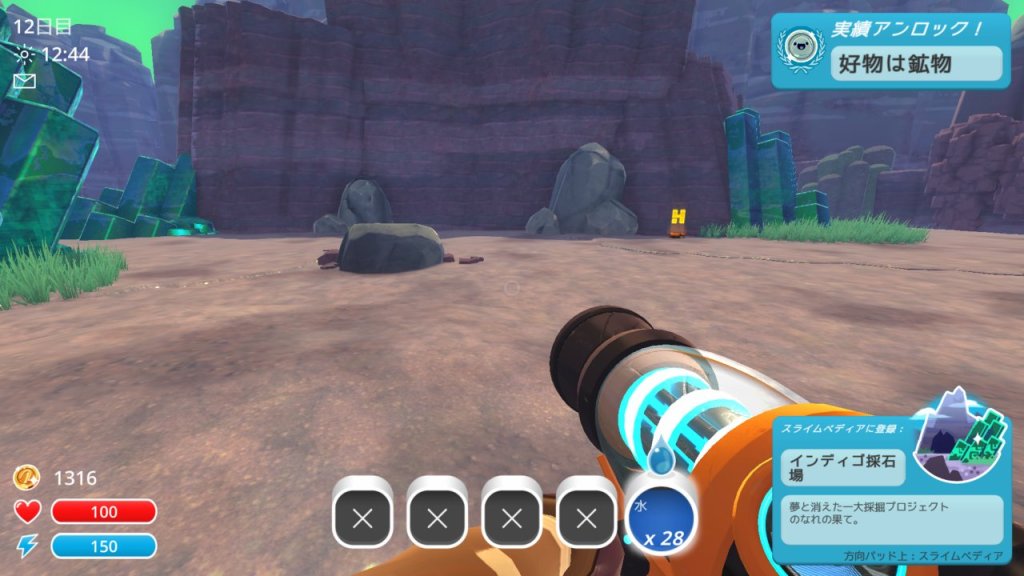This screenshot has height=576, width=1024.
Task: Open the mail envelope icon
Action: [25, 81]
